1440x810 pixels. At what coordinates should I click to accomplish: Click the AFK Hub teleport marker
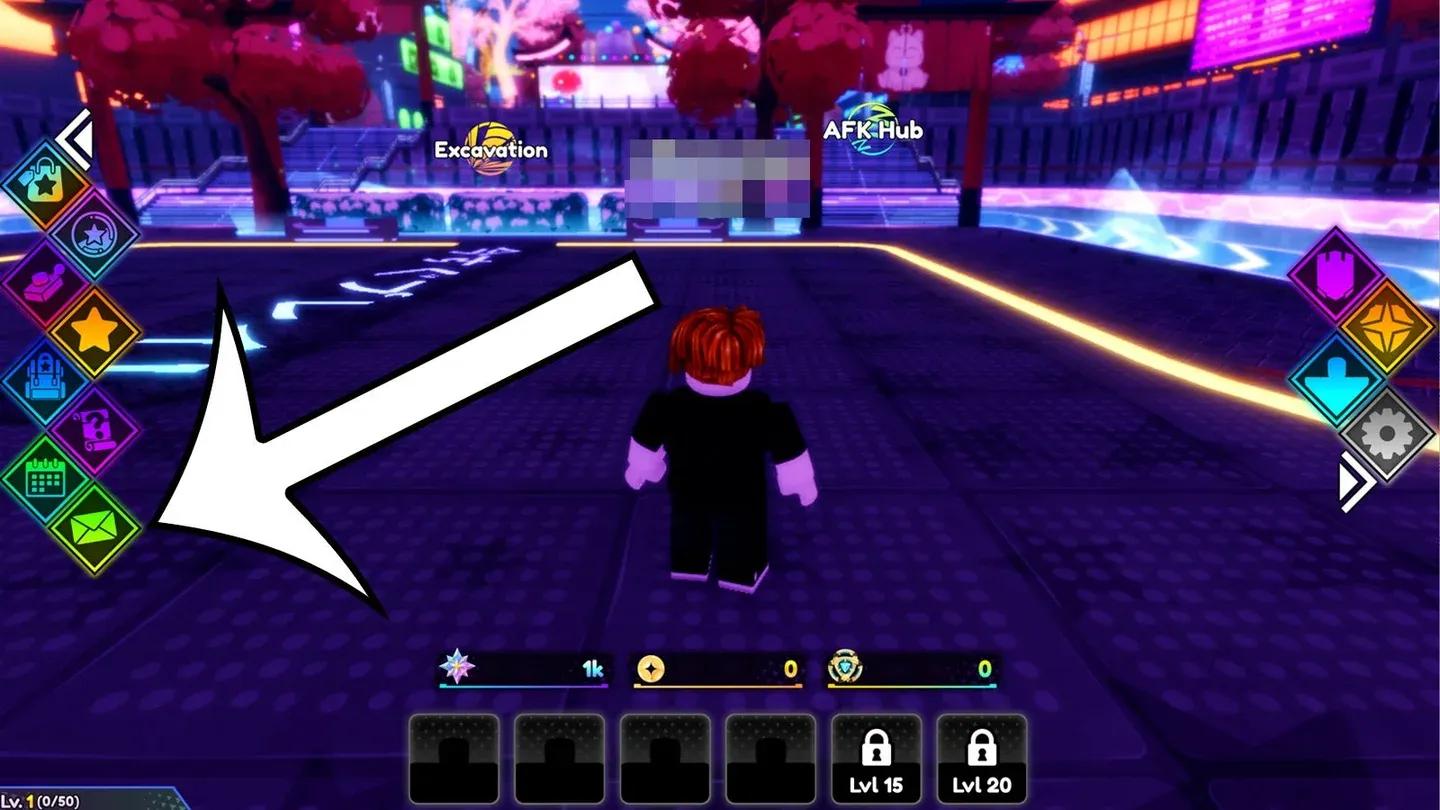coord(870,130)
